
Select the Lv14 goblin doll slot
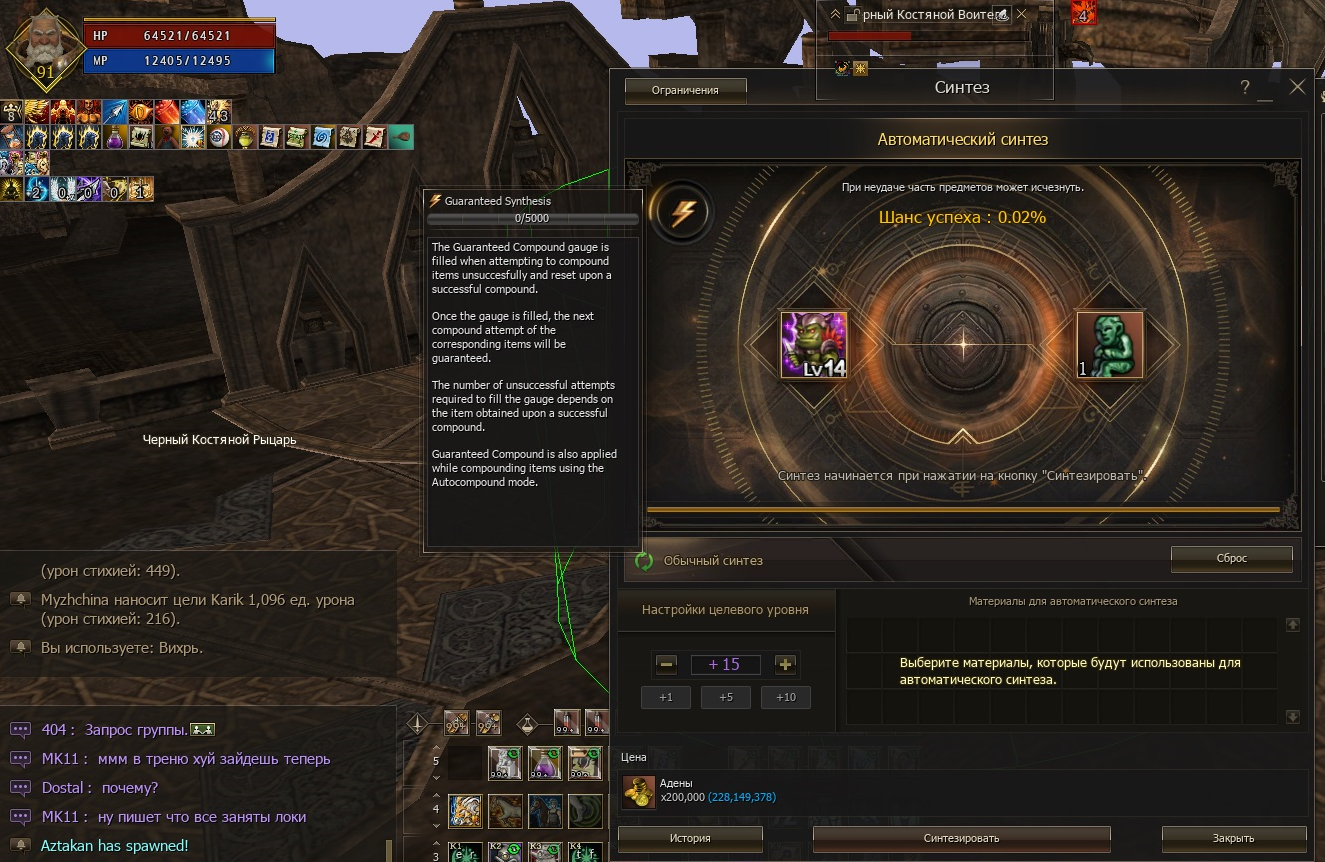tap(814, 345)
